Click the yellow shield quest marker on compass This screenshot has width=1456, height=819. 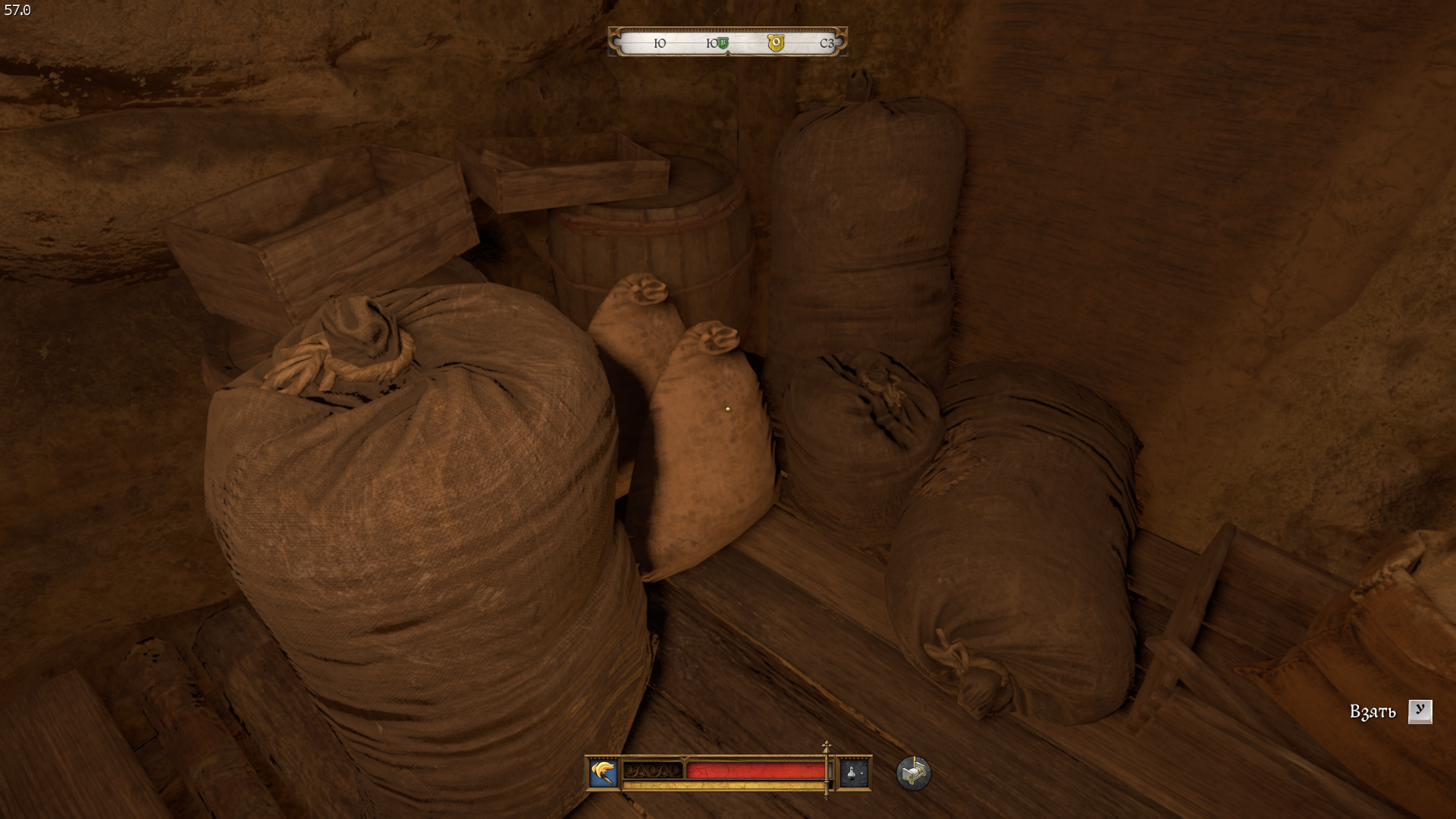pos(775,43)
